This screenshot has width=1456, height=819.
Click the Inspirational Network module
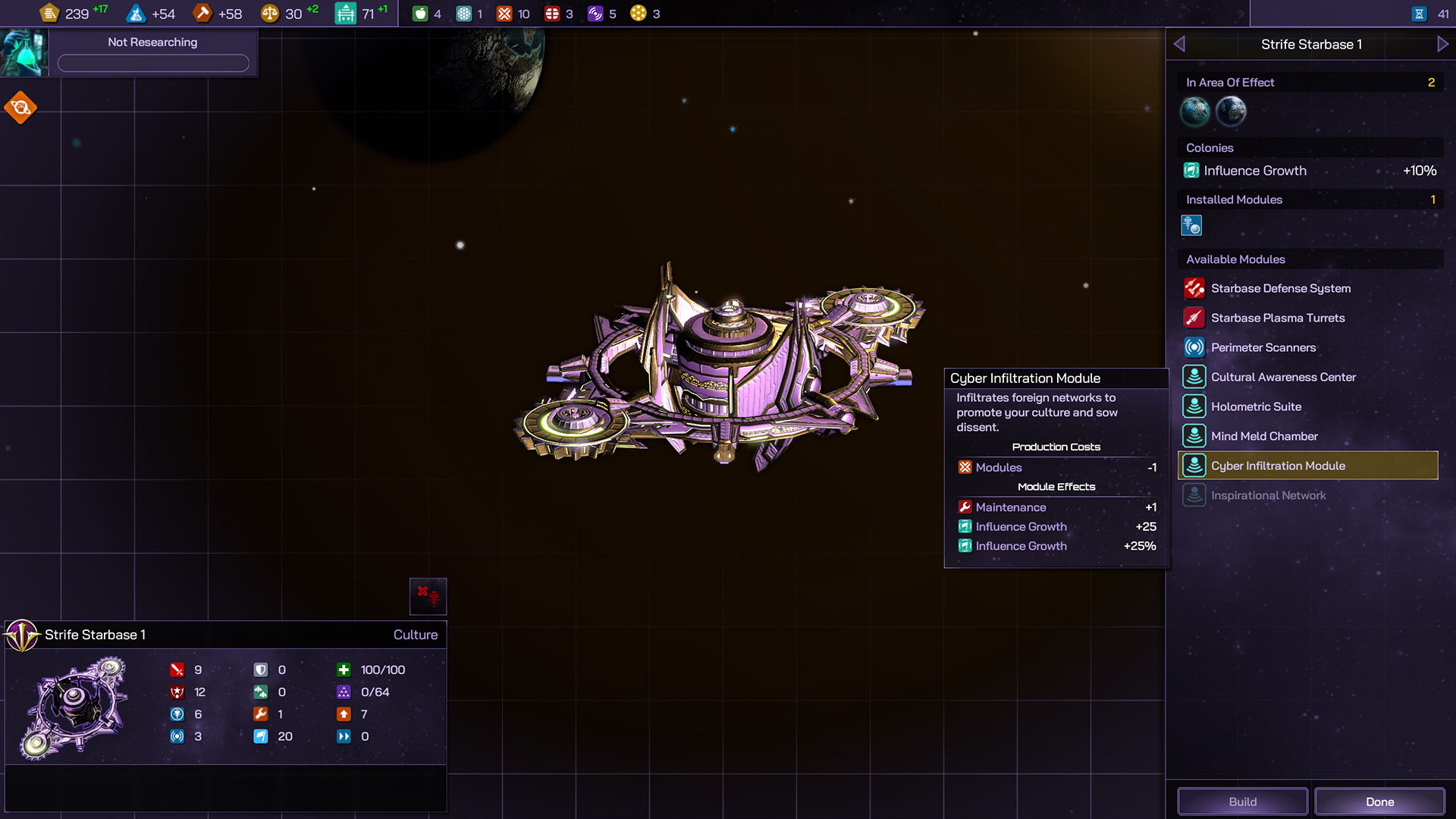click(x=1268, y=495)
